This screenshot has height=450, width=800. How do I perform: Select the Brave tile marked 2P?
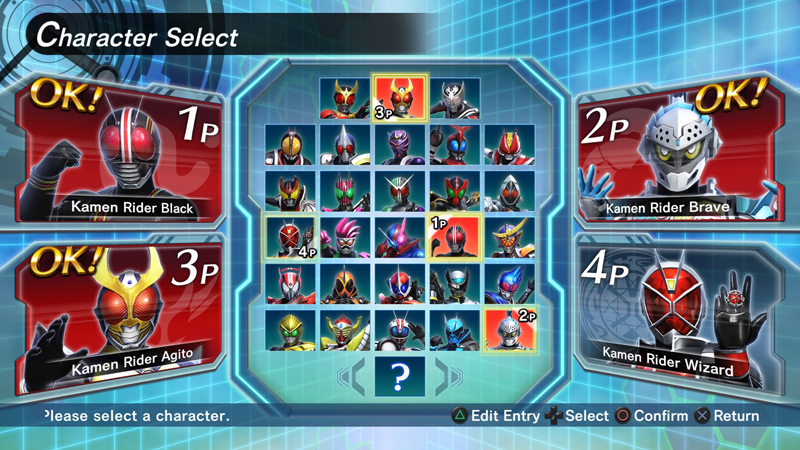click(508, 330)
